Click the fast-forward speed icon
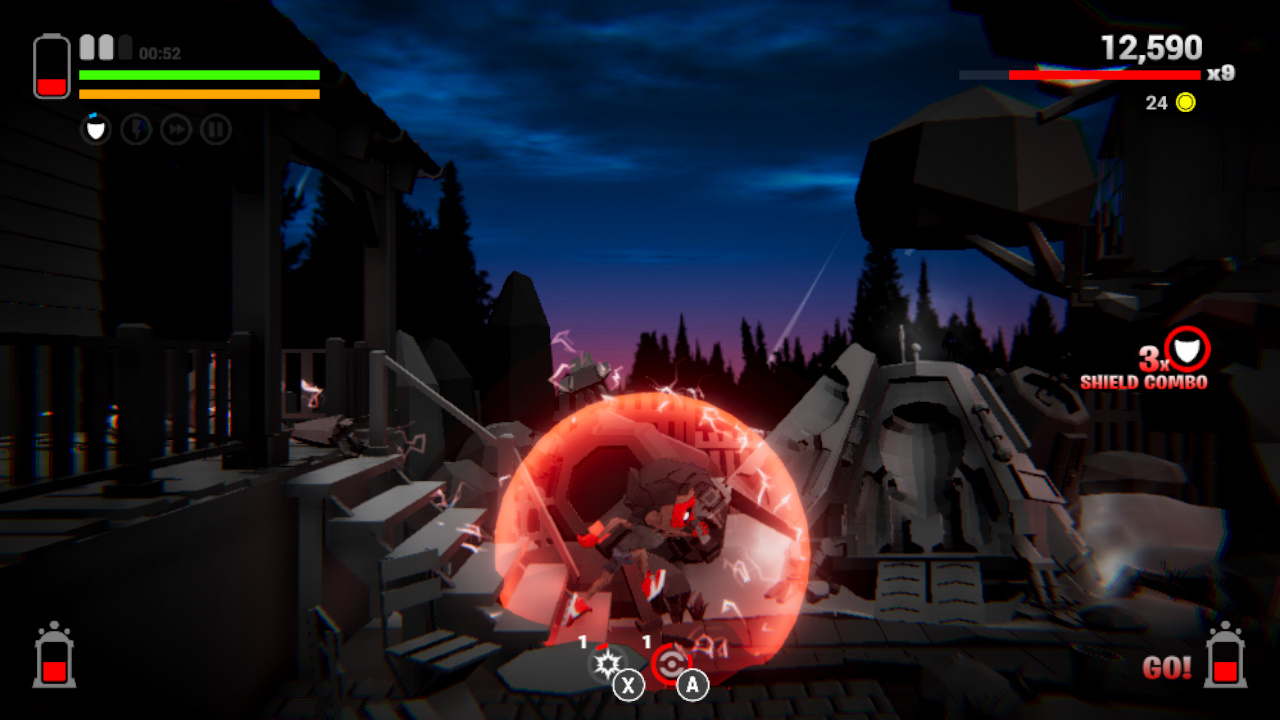 [x=175, y=128]
